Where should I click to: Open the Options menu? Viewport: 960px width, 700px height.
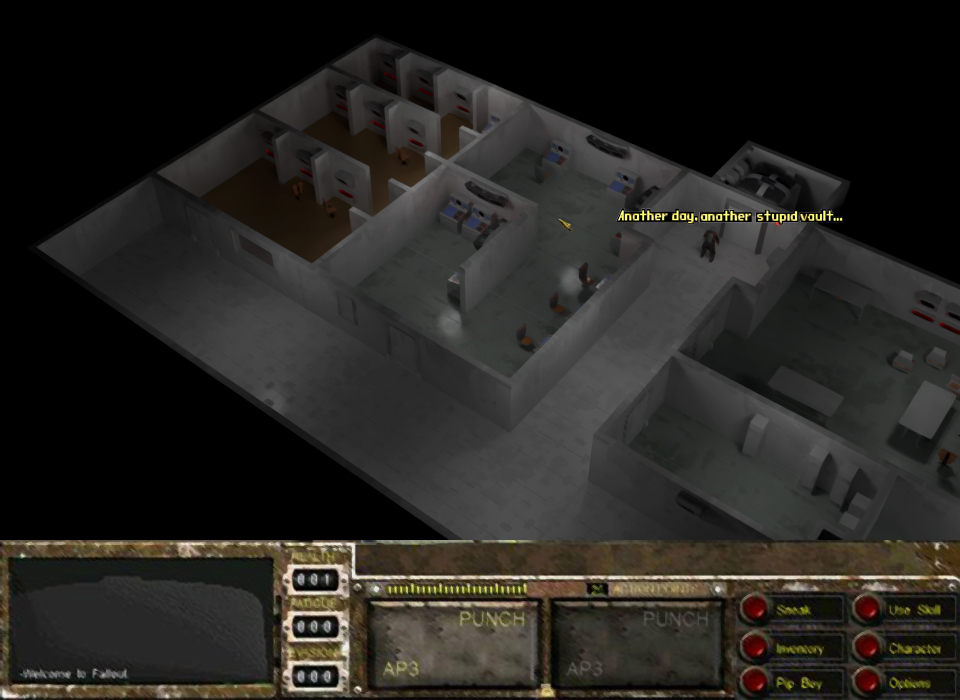(x=870, y=683)
